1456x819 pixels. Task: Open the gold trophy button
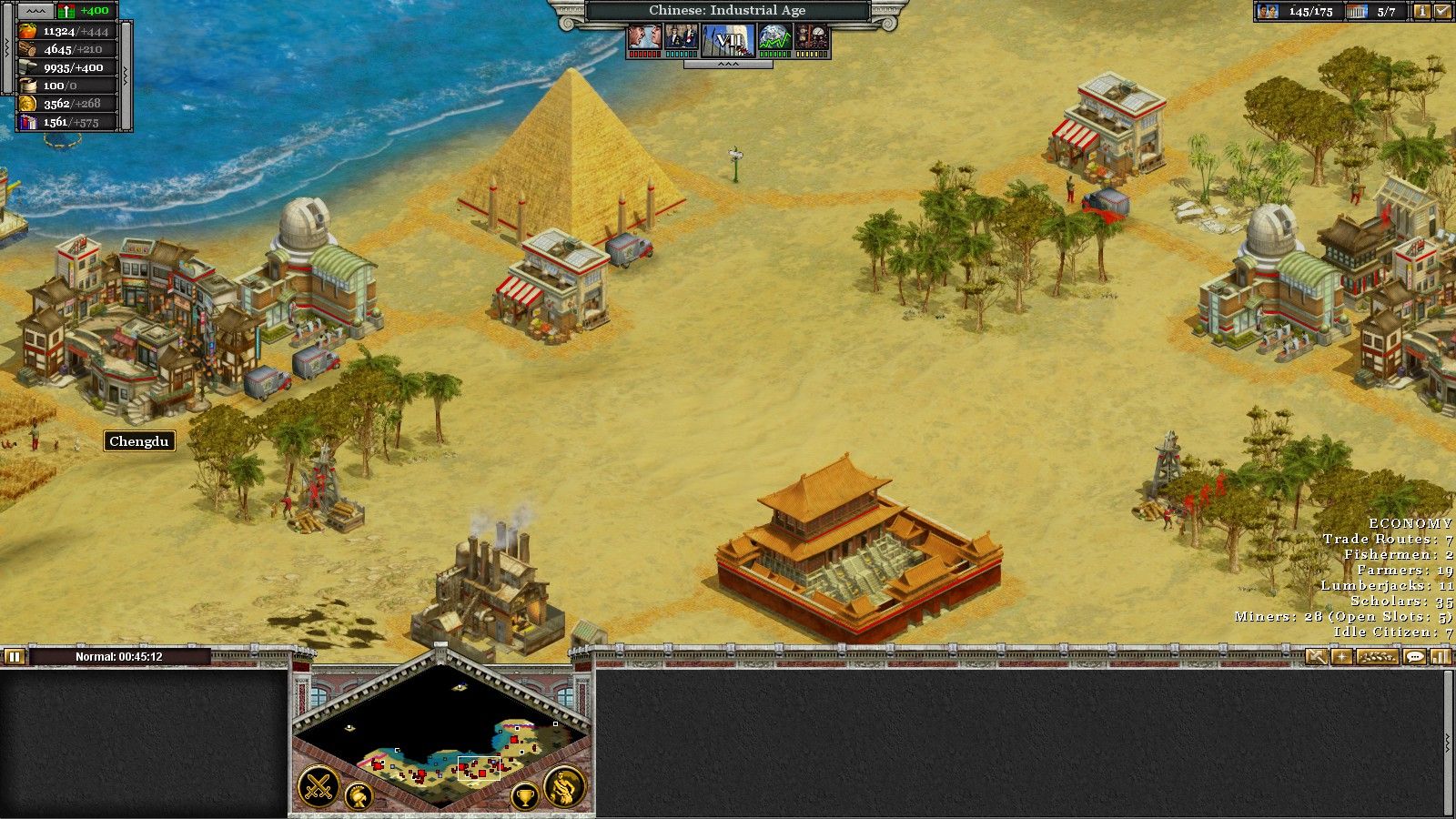tap(525, 797)
